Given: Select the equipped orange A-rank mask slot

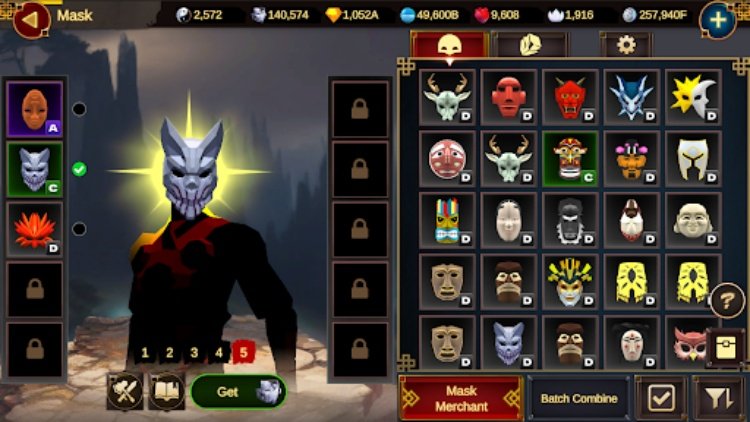Looking at the screenshot, I should click(35, 109).
